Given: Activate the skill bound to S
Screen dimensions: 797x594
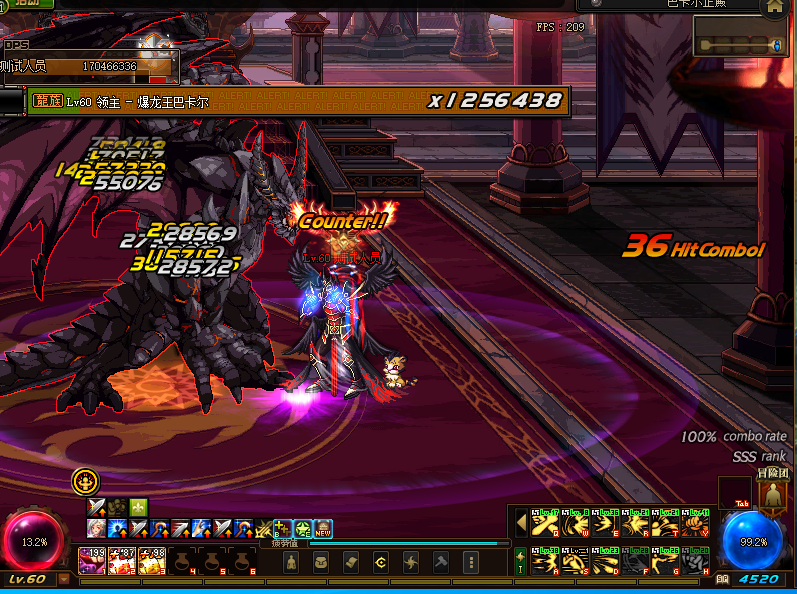Looking at the screenshot, I should 575,561.
